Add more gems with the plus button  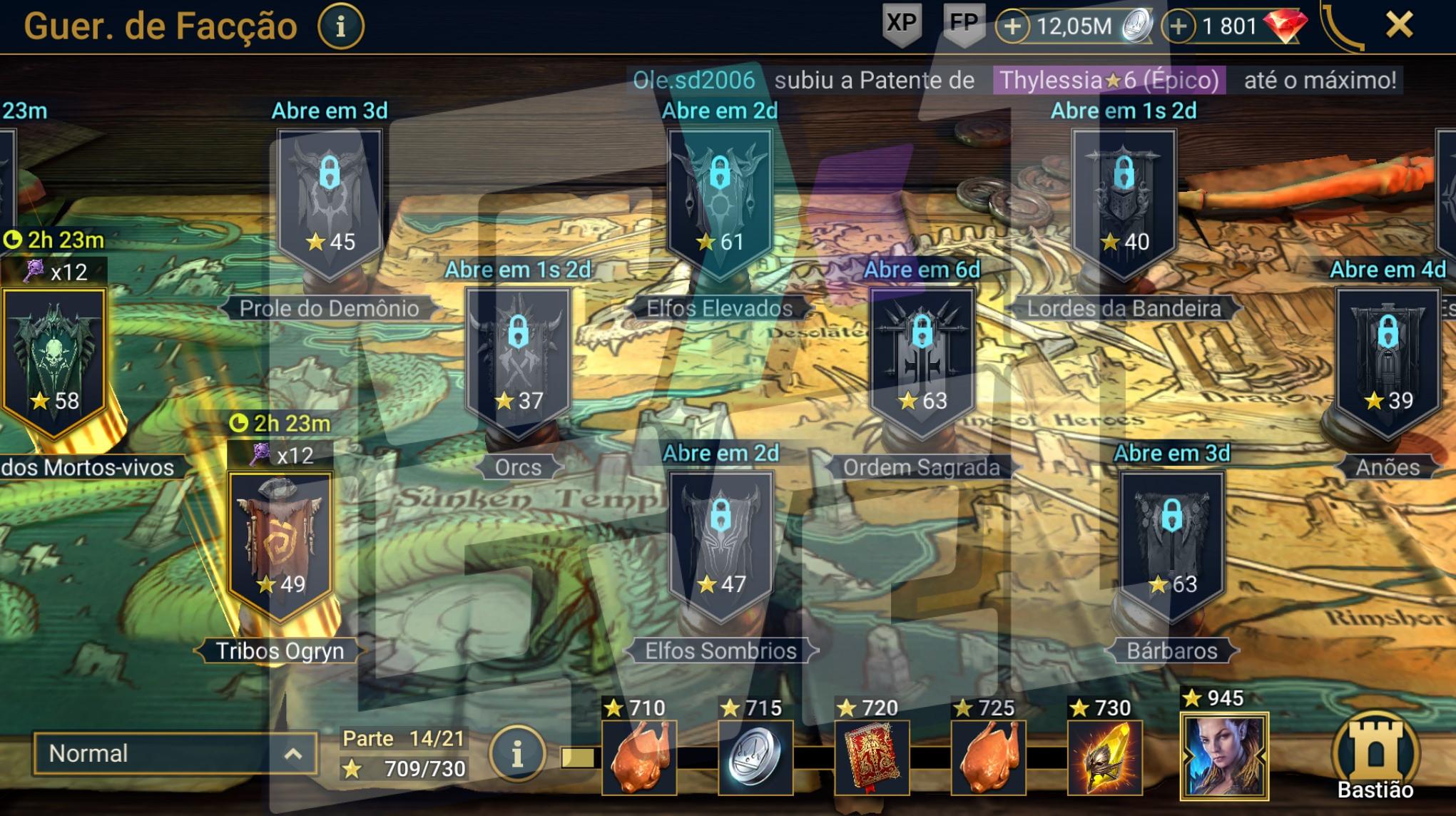(x=1178, y=27)
